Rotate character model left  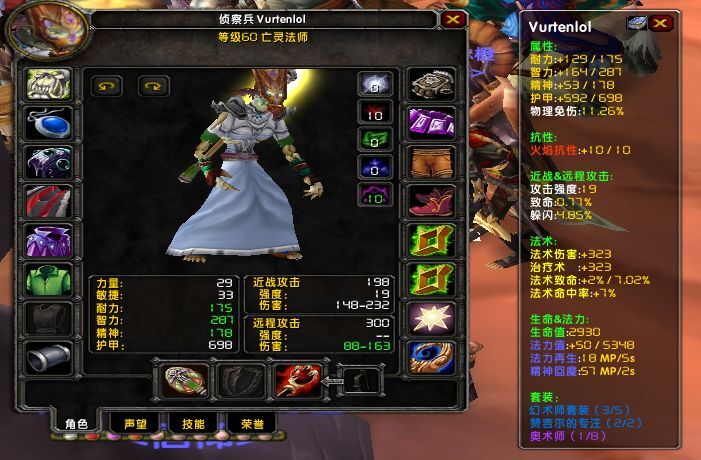click(105, 86)
